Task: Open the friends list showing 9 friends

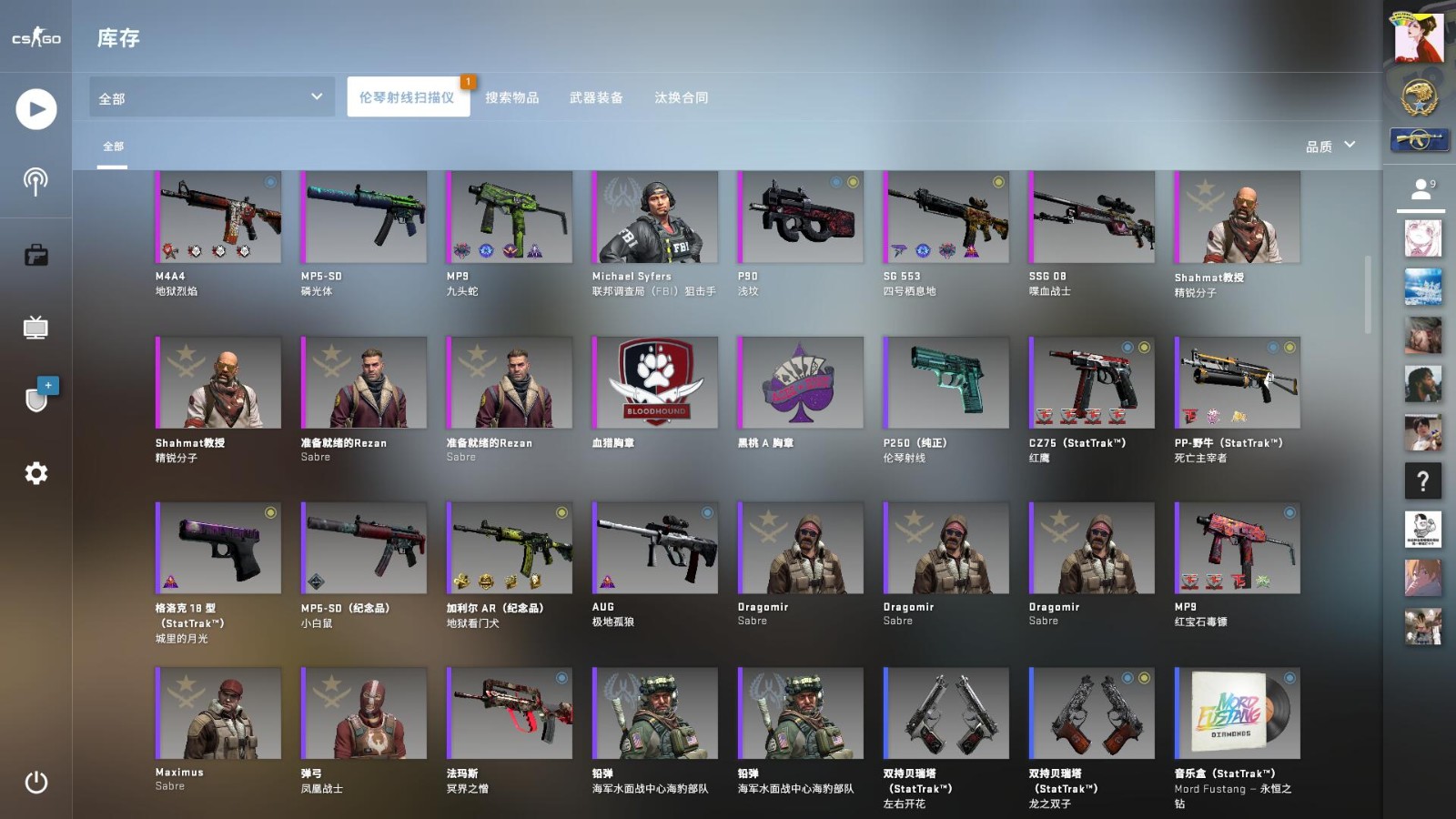Action: (x=1422, y=187)
